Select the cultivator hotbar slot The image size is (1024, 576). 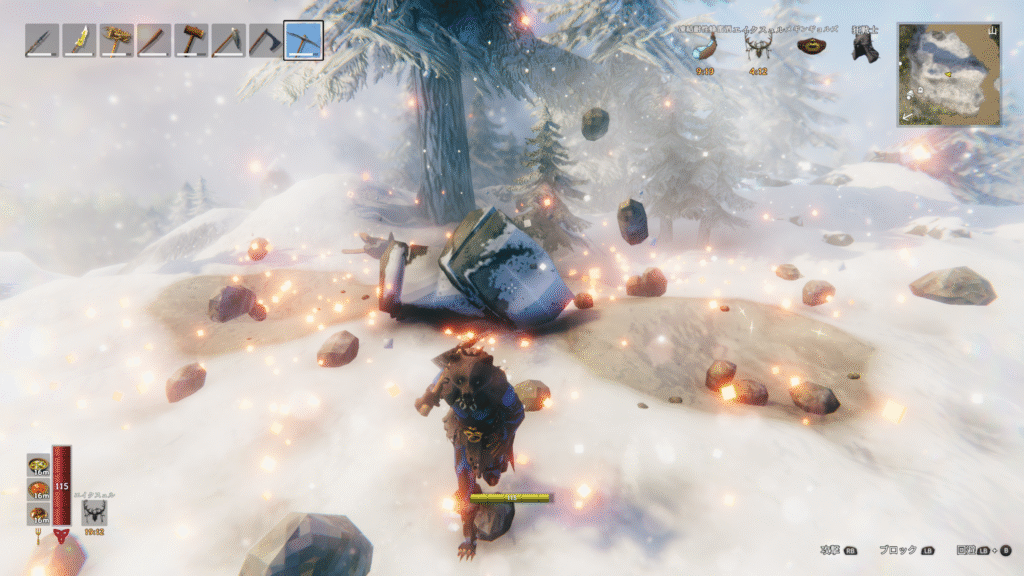pyautogui.click(x=229, y=41)
